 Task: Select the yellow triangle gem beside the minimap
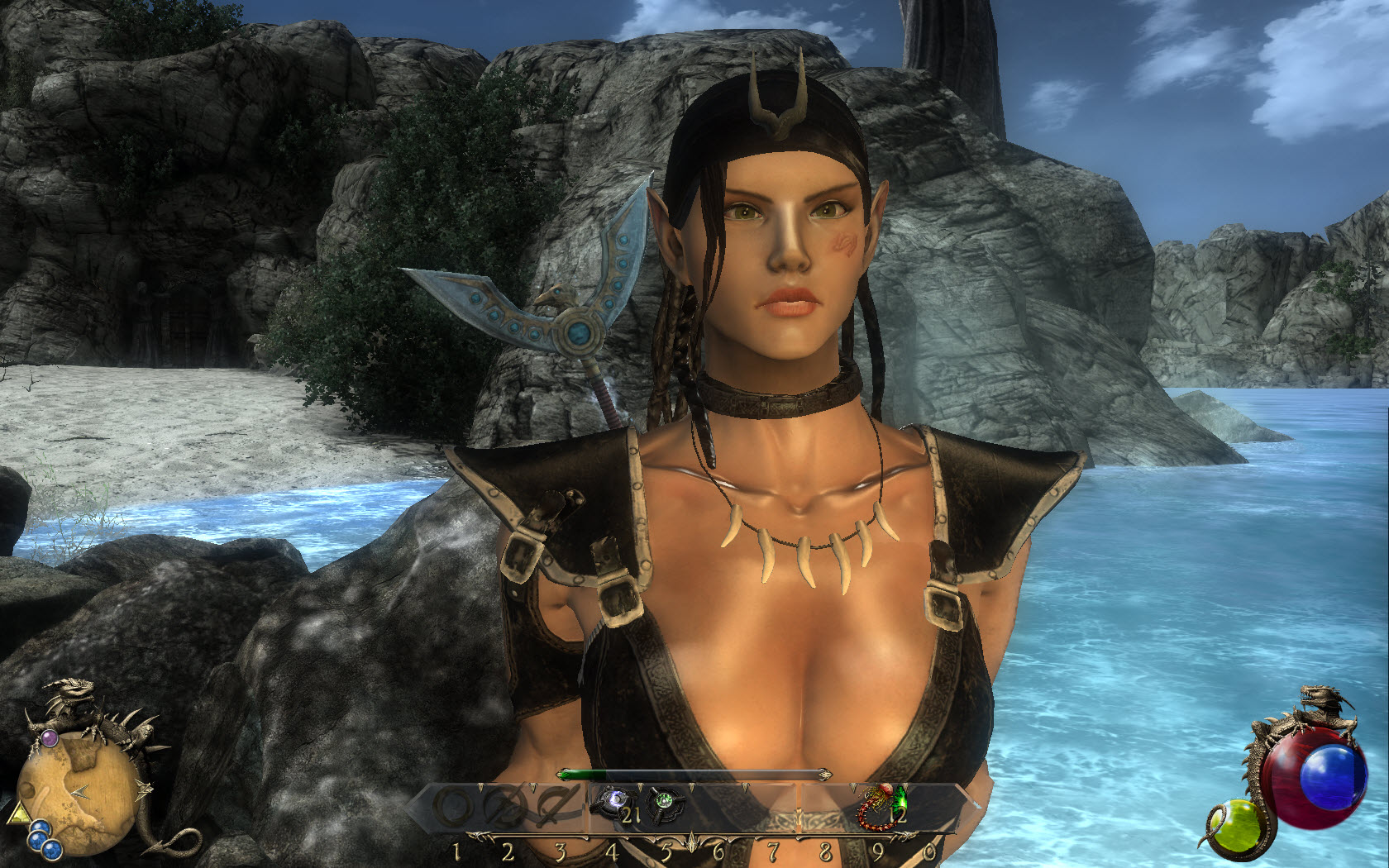point(17,814)
